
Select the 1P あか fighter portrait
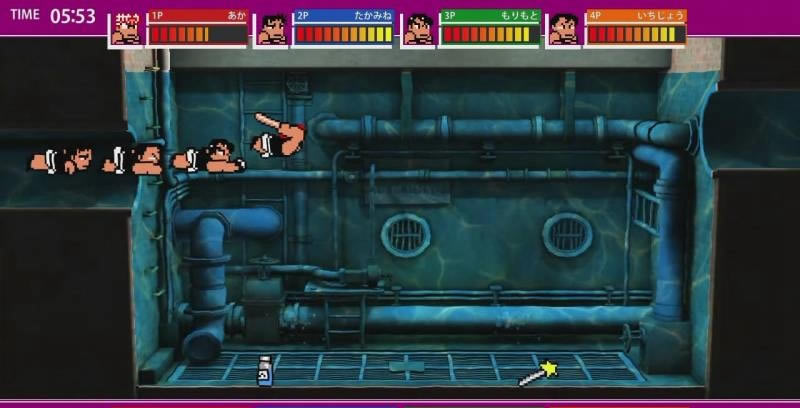pyautogui.click(x=126, y=30)
